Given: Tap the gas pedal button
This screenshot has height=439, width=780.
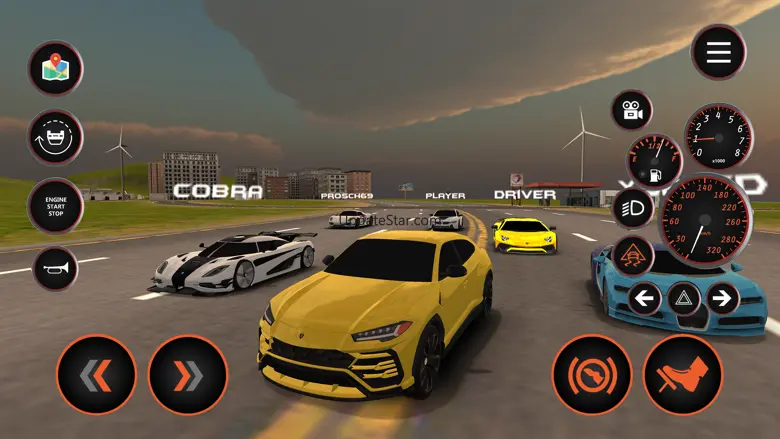Looking at the screenshot, I should click(x=683, y=375).
